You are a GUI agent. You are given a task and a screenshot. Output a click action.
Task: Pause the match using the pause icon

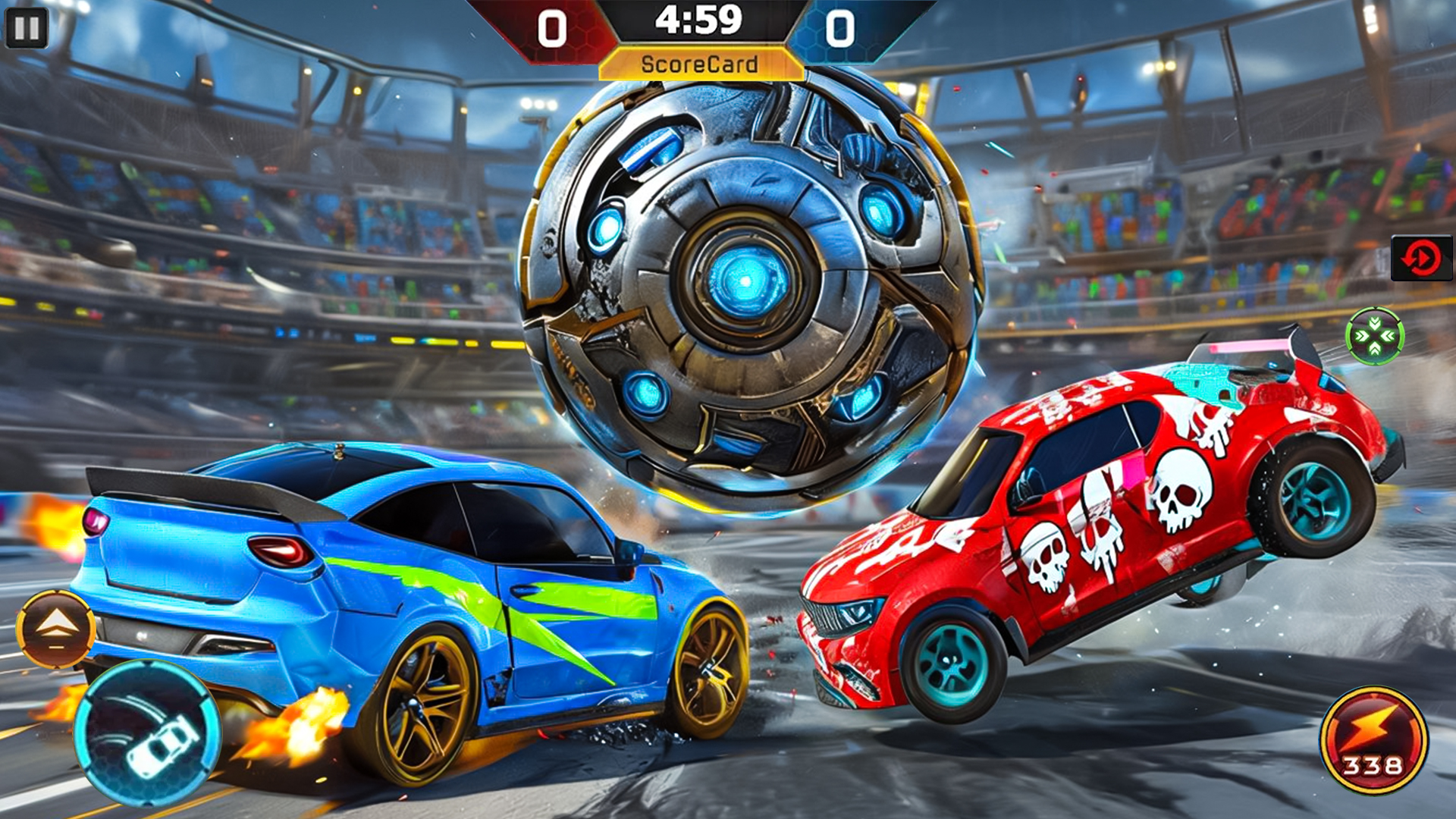coord(28,28)
